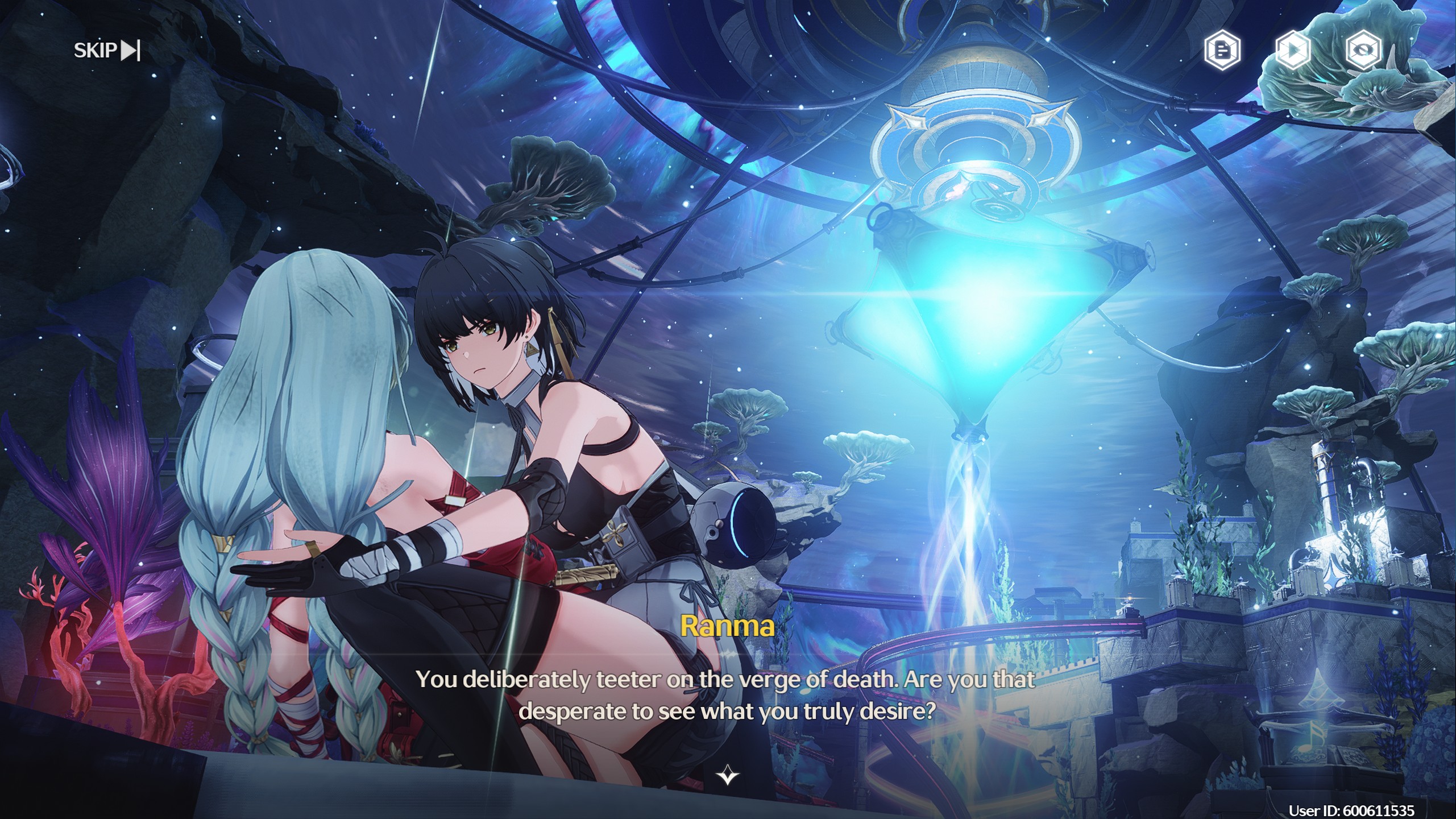Advance dialogue with the continue diamond

pyautogui.click(x=728, y=775)
